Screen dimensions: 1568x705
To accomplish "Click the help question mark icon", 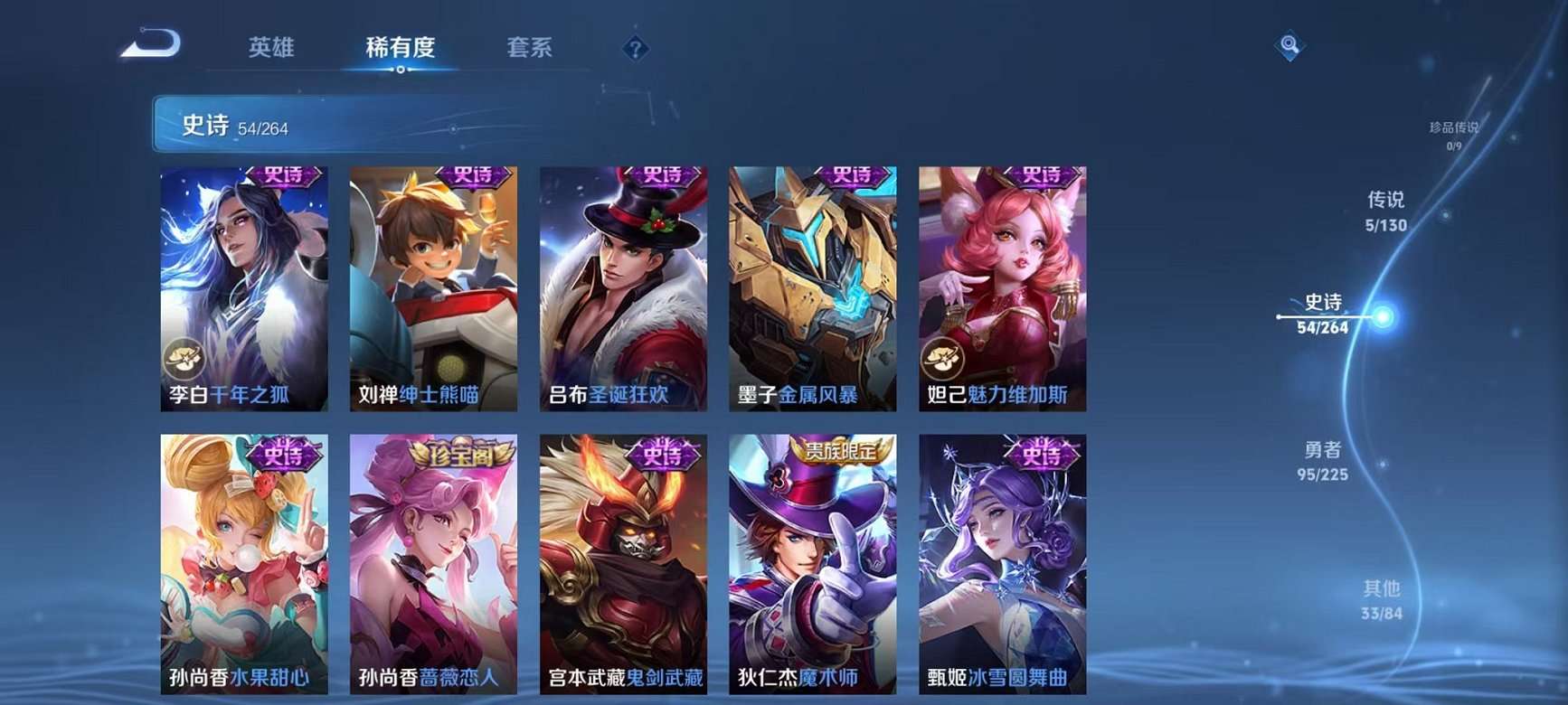I will pos(638,47).
